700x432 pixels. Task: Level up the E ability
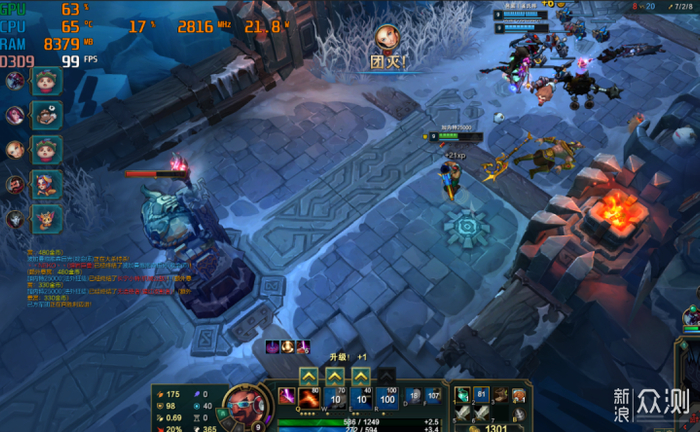click(360, 376)
